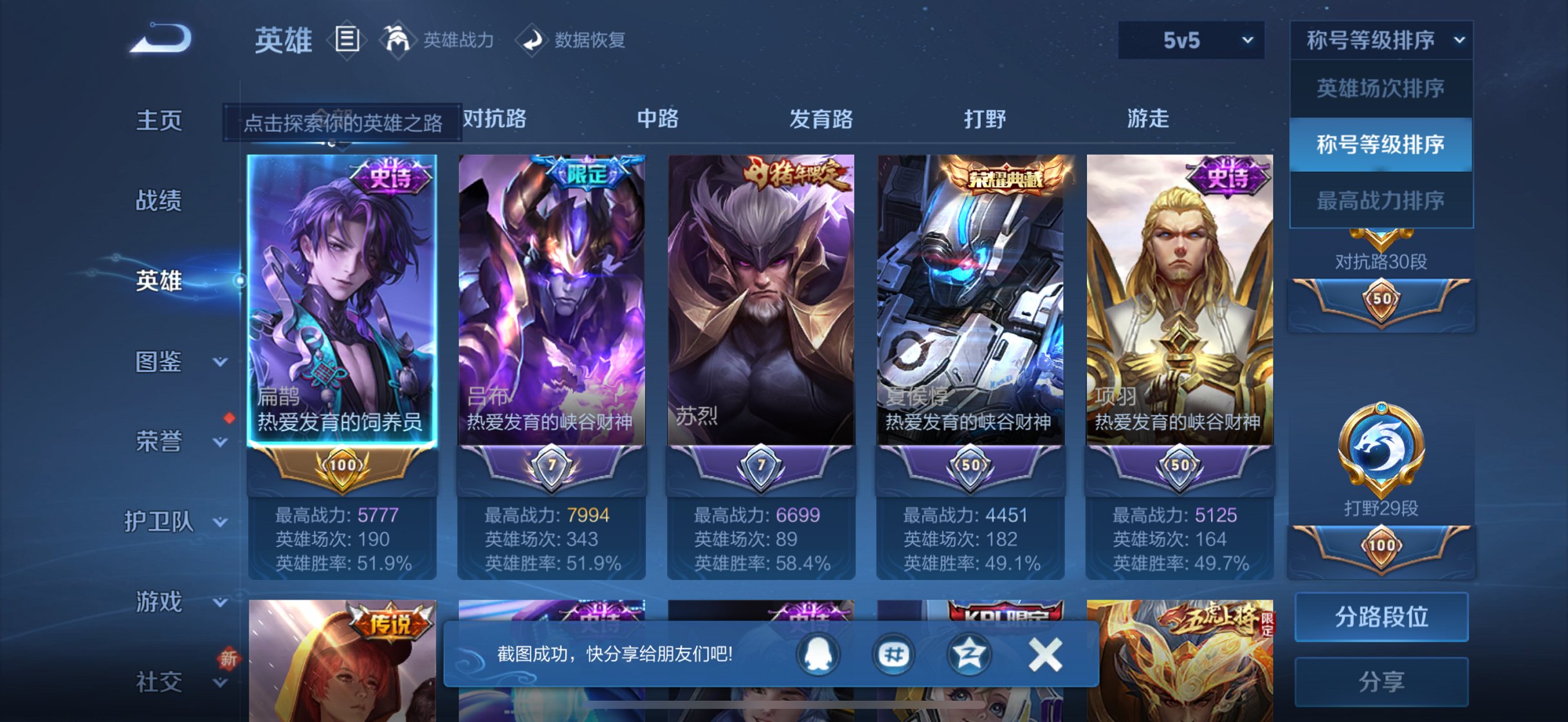Select 称号等级排序 sorting option

click(1380, 145)
